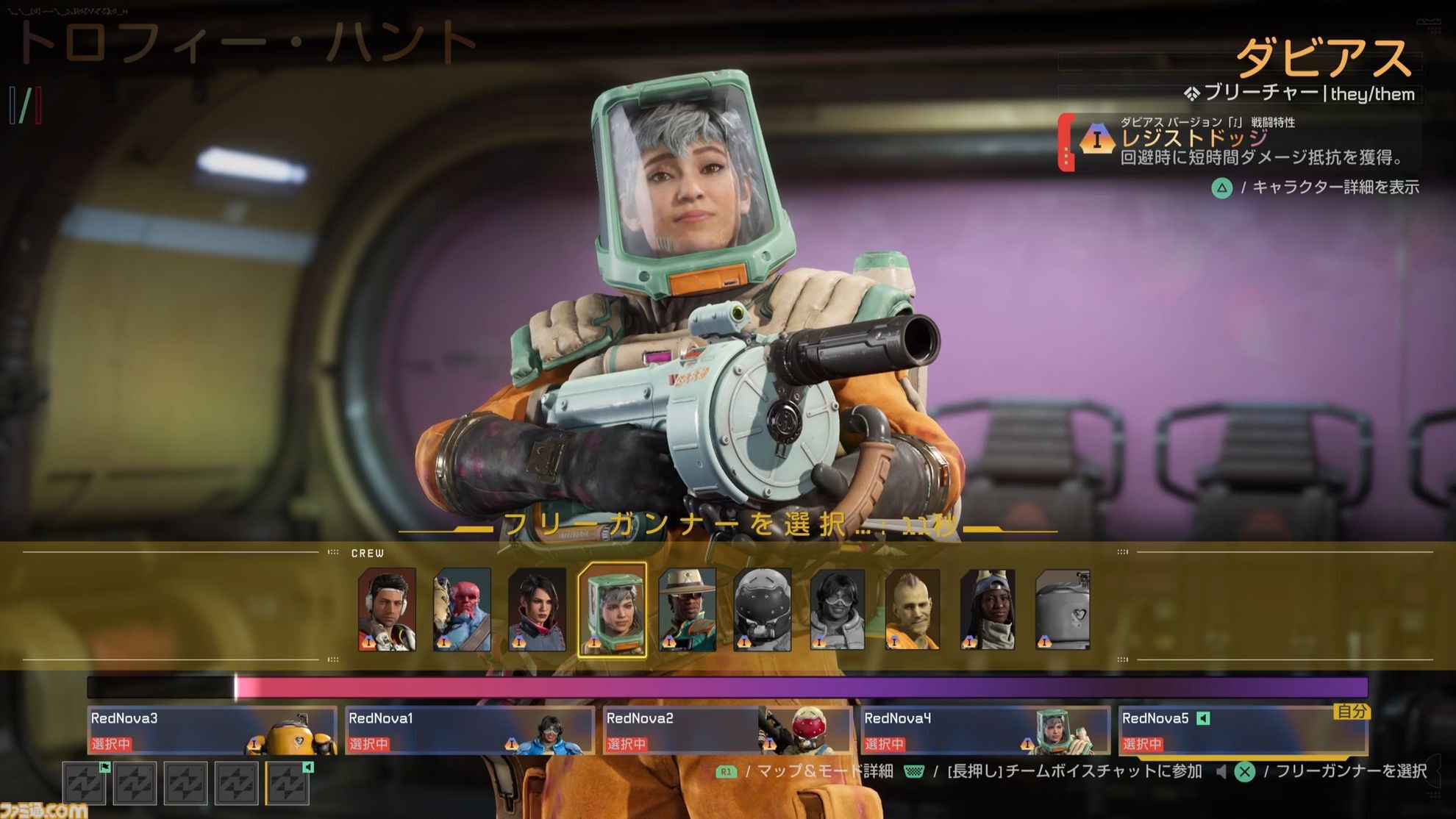
Task: View RedNova4's player card
Action: (x=985, y=730)
